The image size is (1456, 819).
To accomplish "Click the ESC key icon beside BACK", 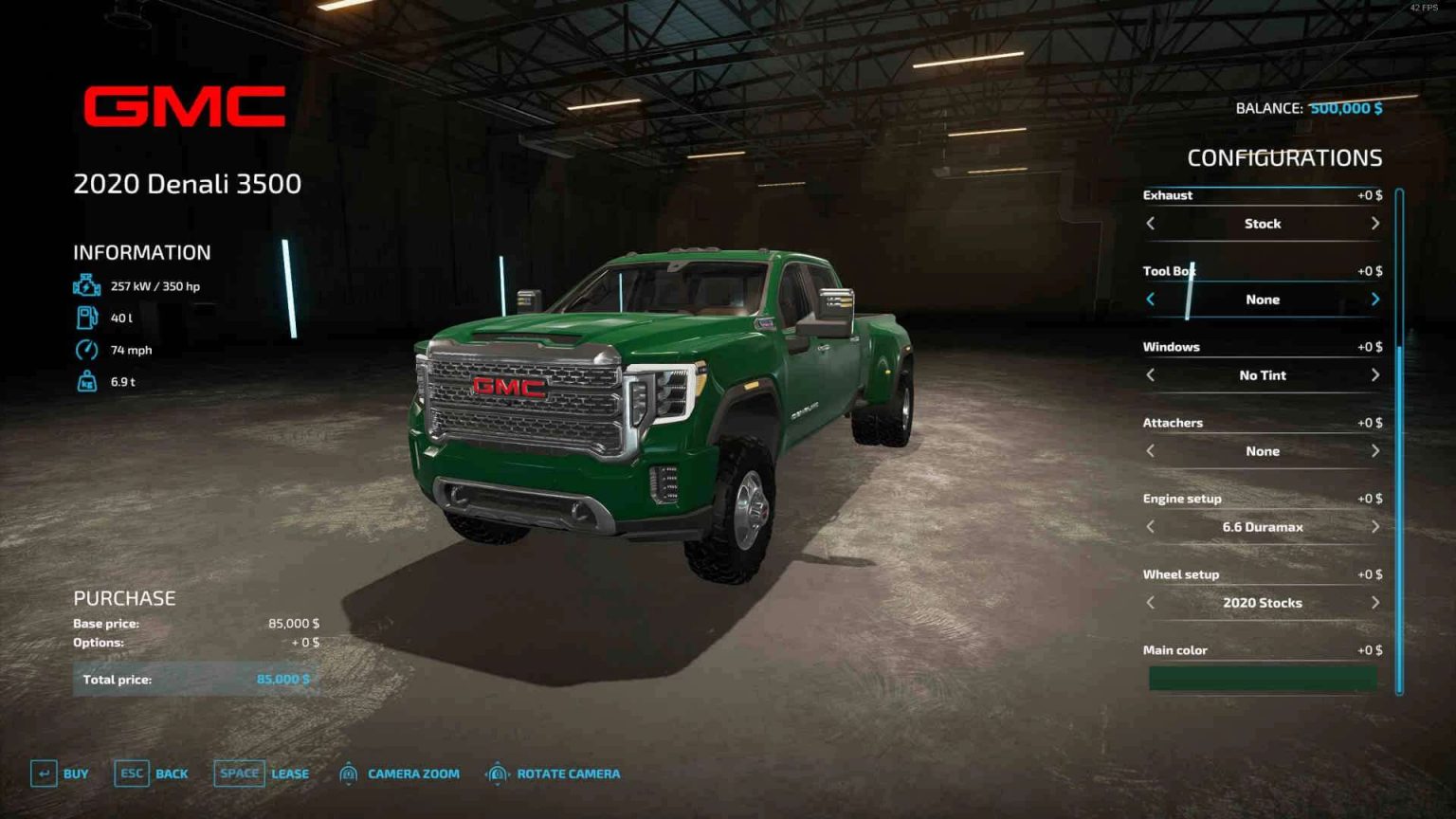I will point(132,773).
